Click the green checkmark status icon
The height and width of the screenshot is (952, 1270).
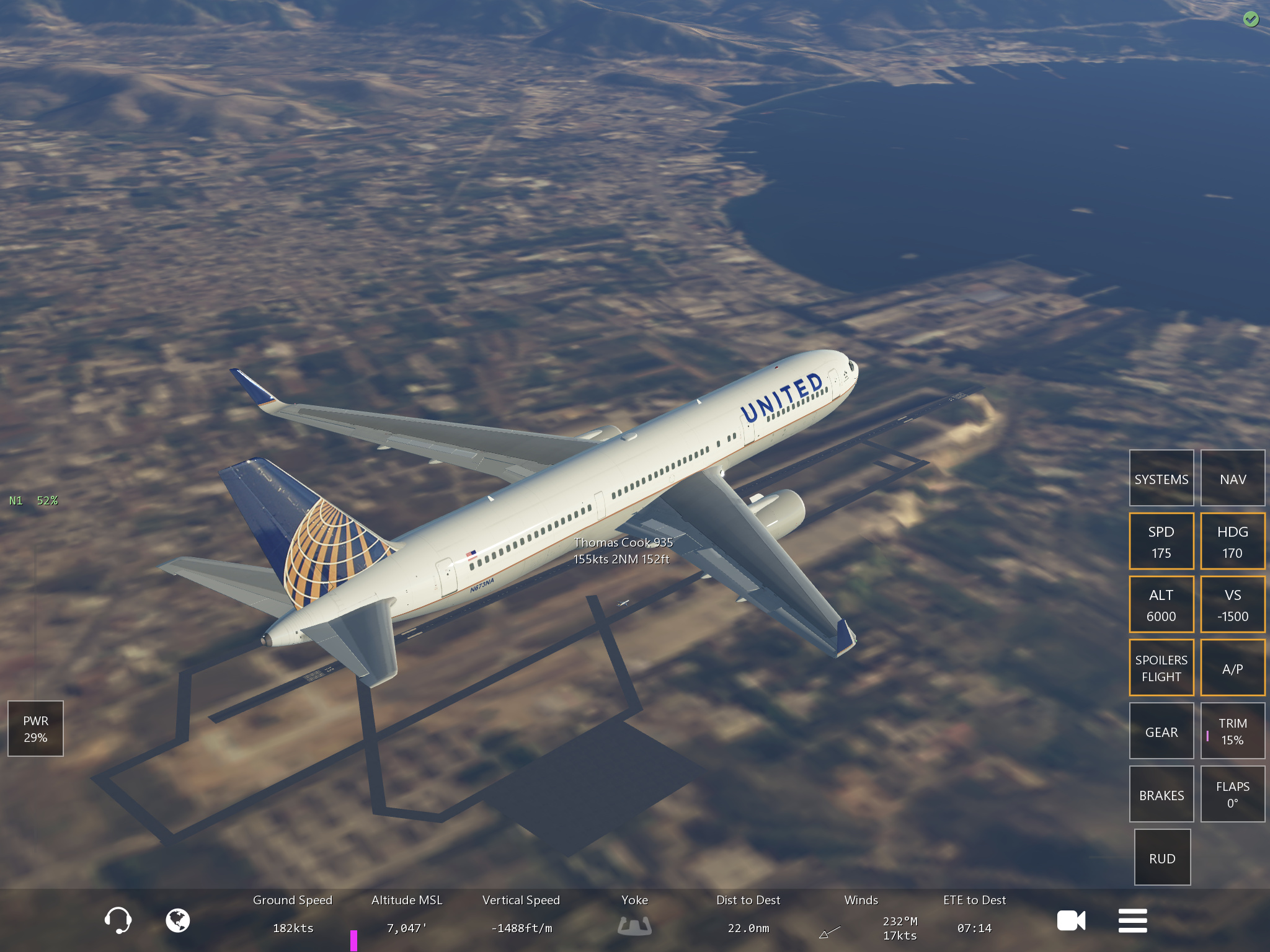[1251, 20]
